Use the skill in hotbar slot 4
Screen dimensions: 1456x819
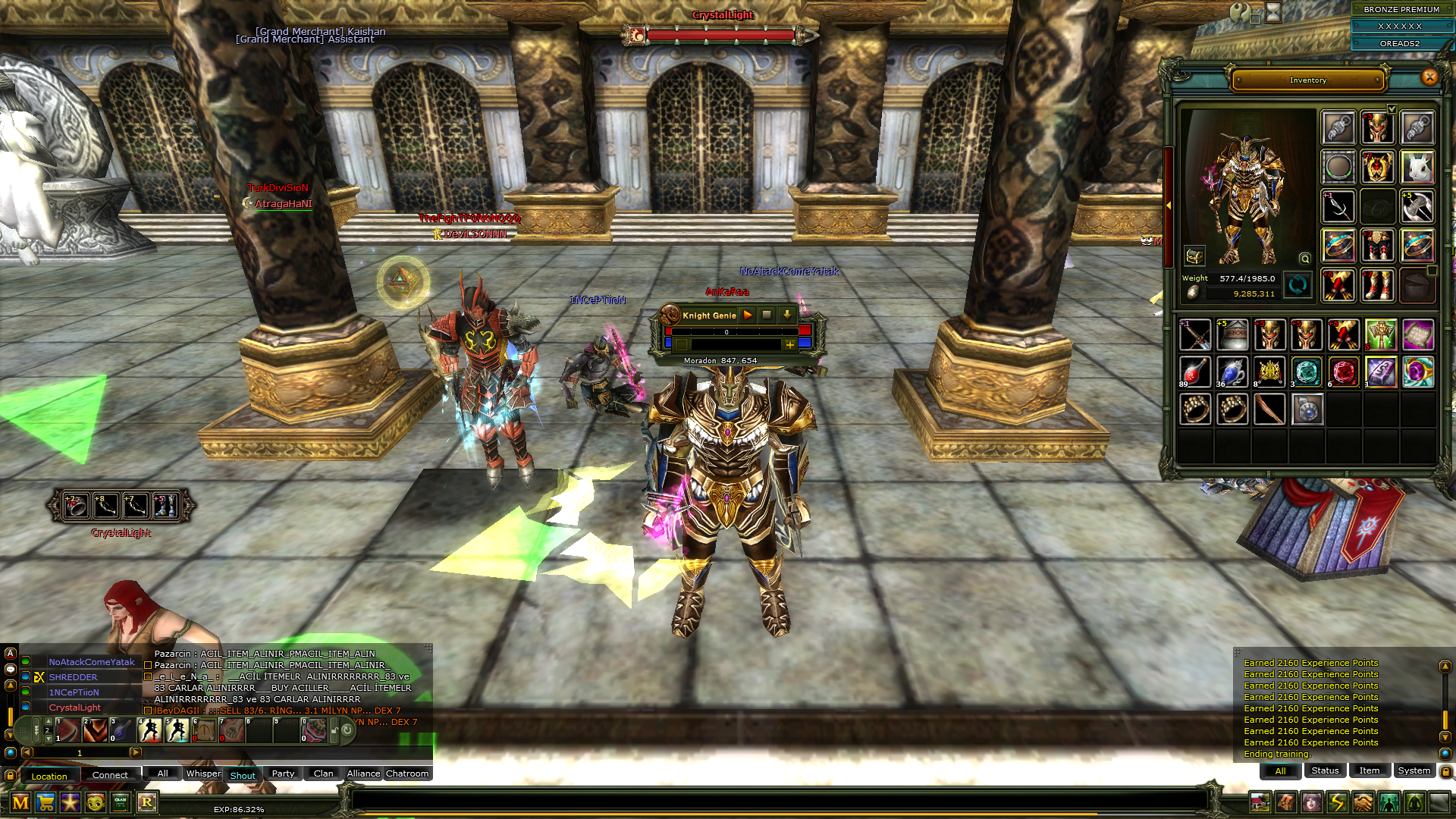(150, 730)
